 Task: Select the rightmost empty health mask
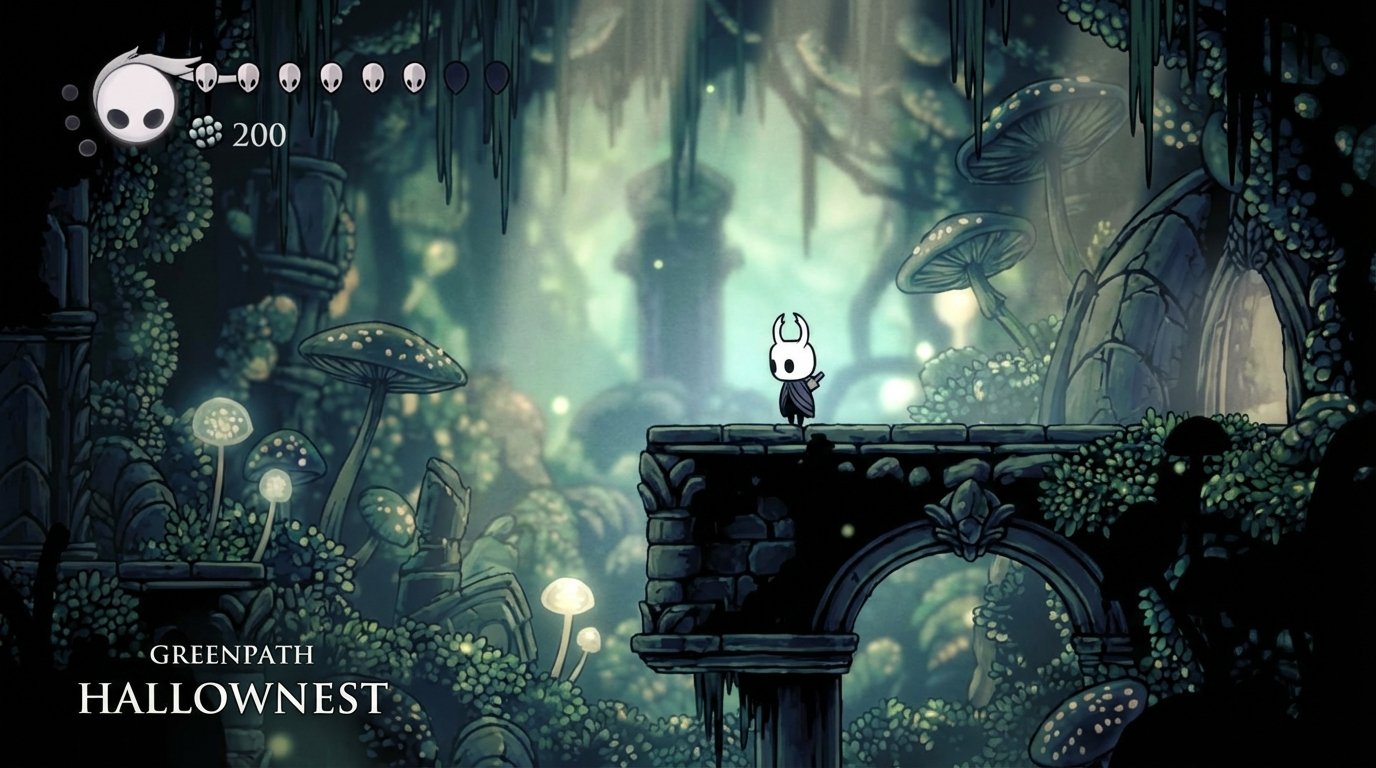[497, 76]
